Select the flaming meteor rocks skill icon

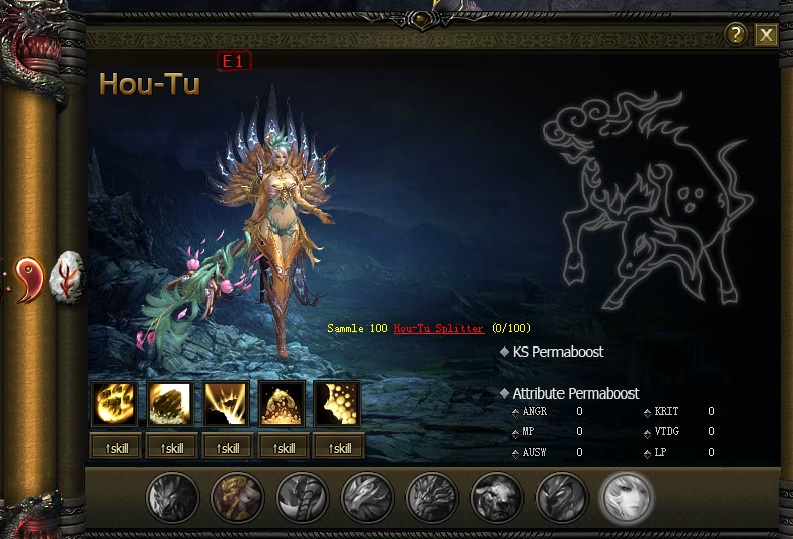click(x=114, y=404)
